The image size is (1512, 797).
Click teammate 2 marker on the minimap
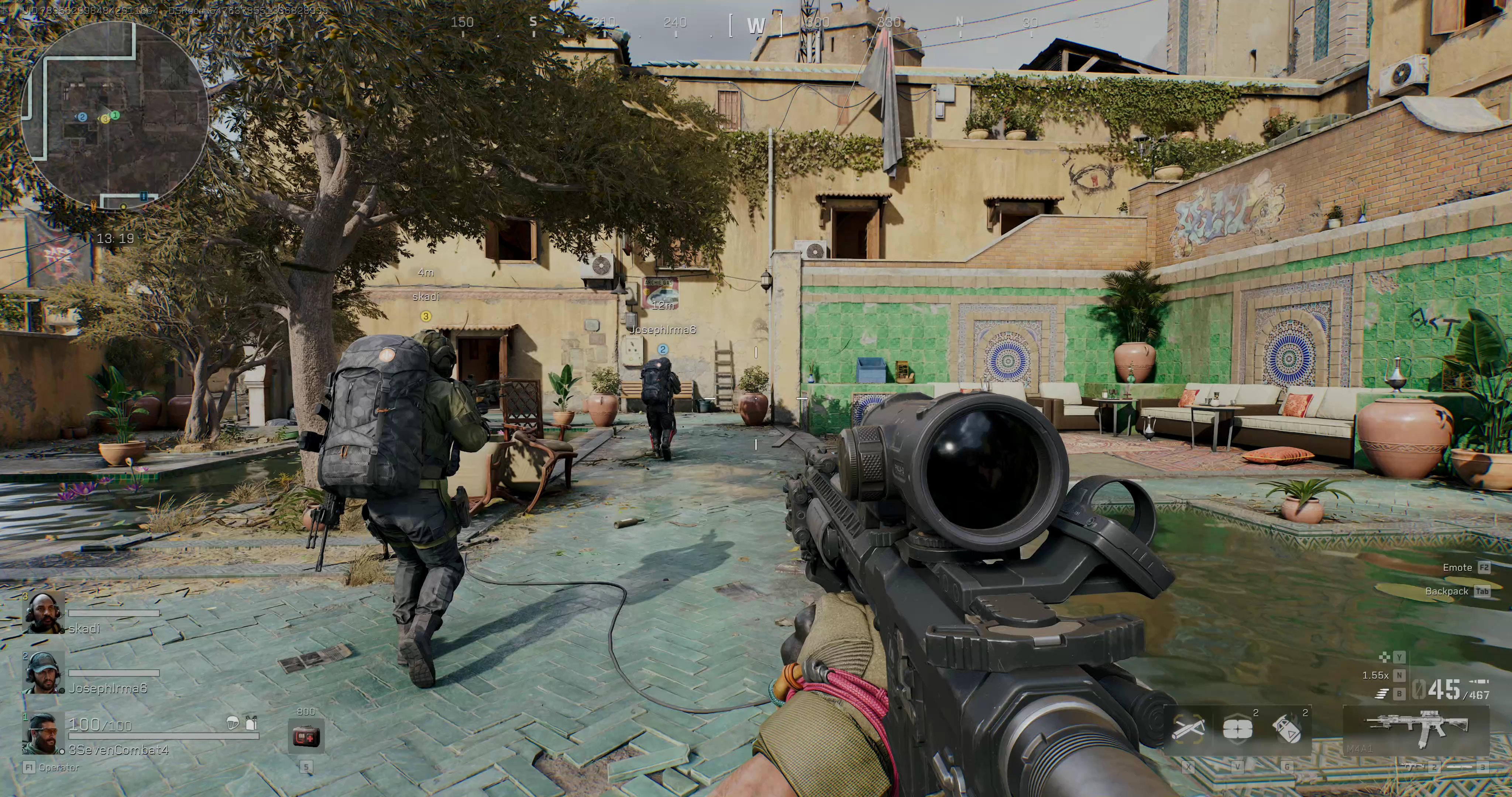[82, 117]
